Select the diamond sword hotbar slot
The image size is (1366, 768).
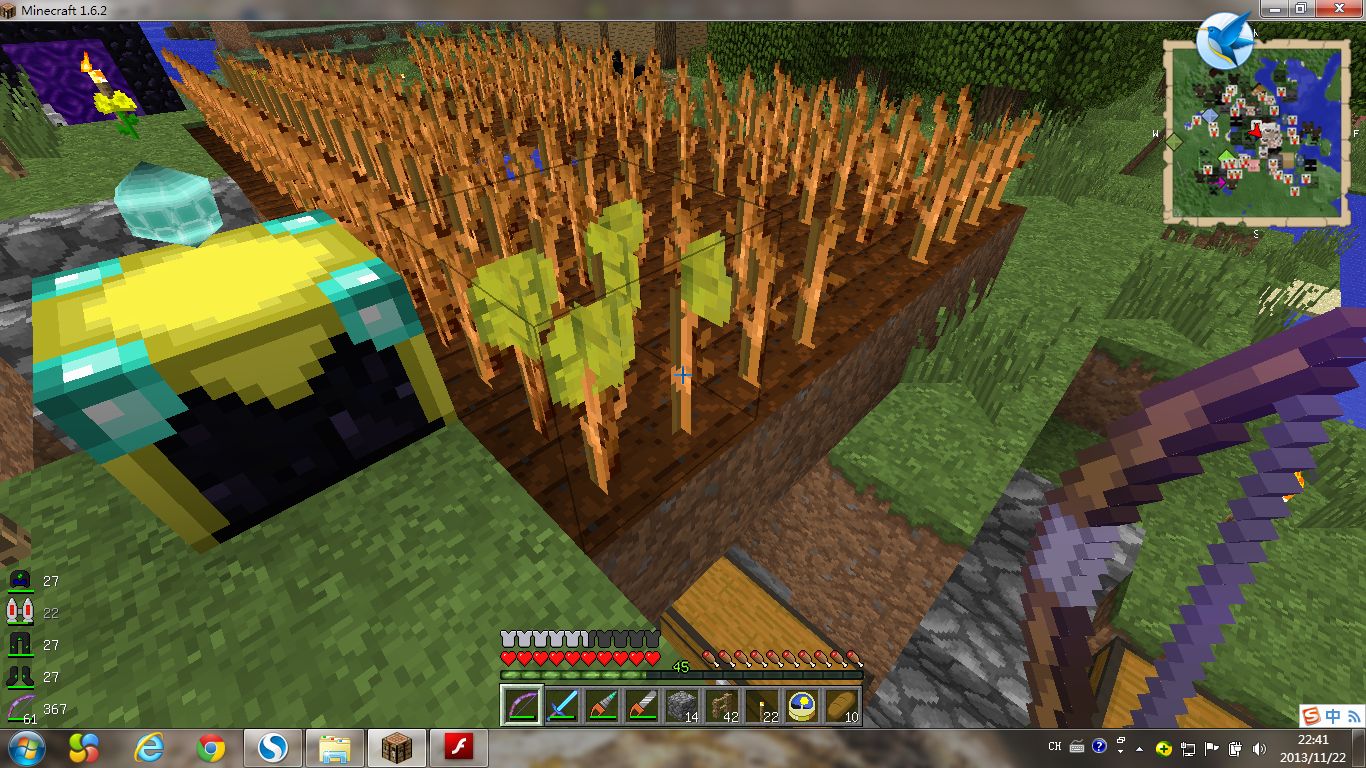[561, 706]
